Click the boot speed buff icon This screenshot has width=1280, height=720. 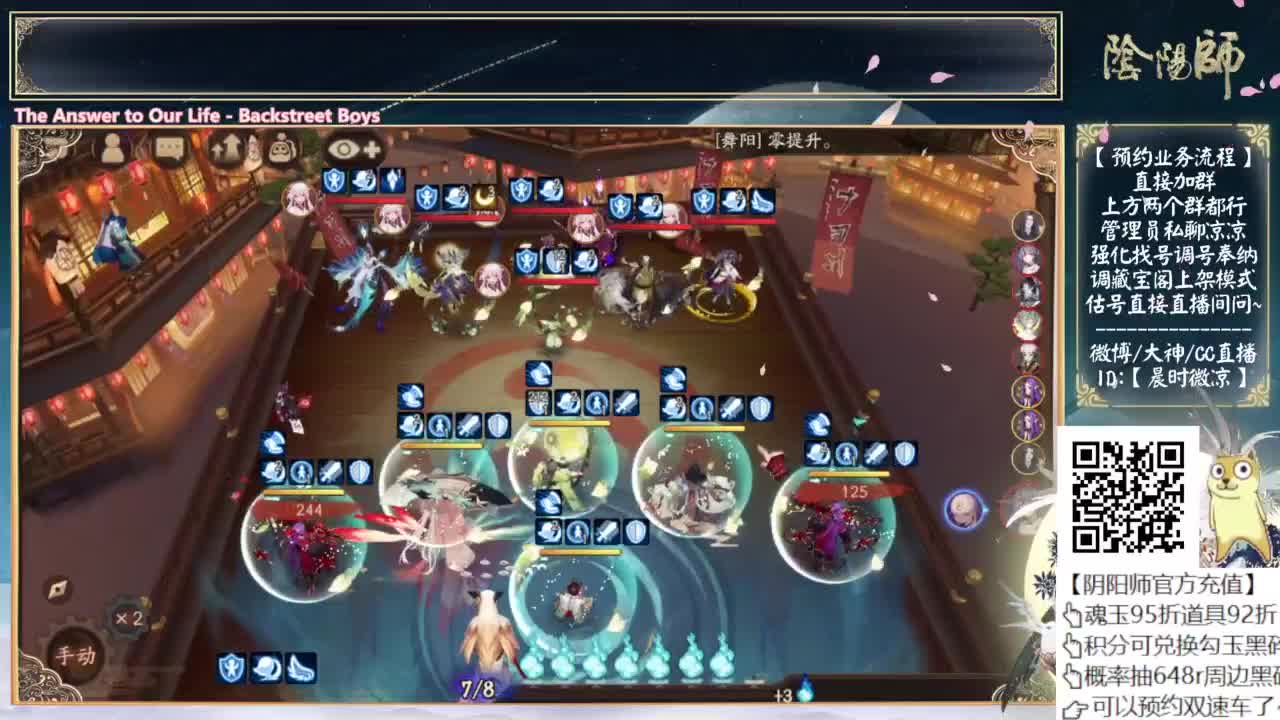301,667
